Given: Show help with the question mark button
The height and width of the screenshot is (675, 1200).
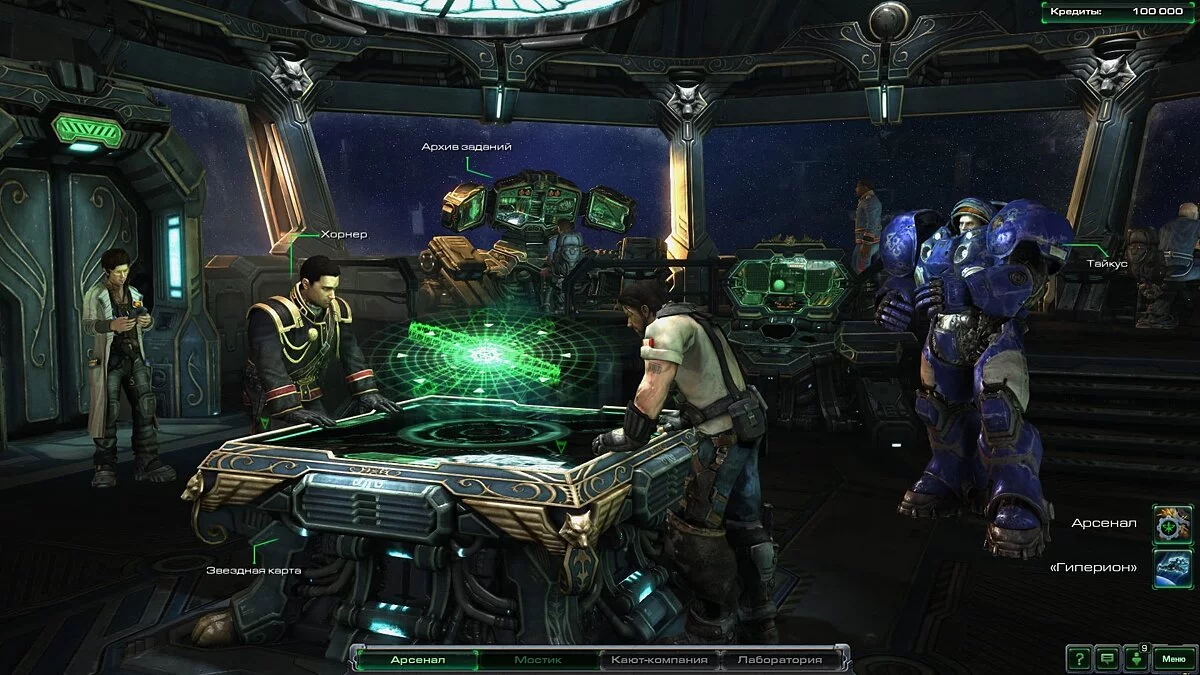Looking at the screenshot, I should point(1078,658).
